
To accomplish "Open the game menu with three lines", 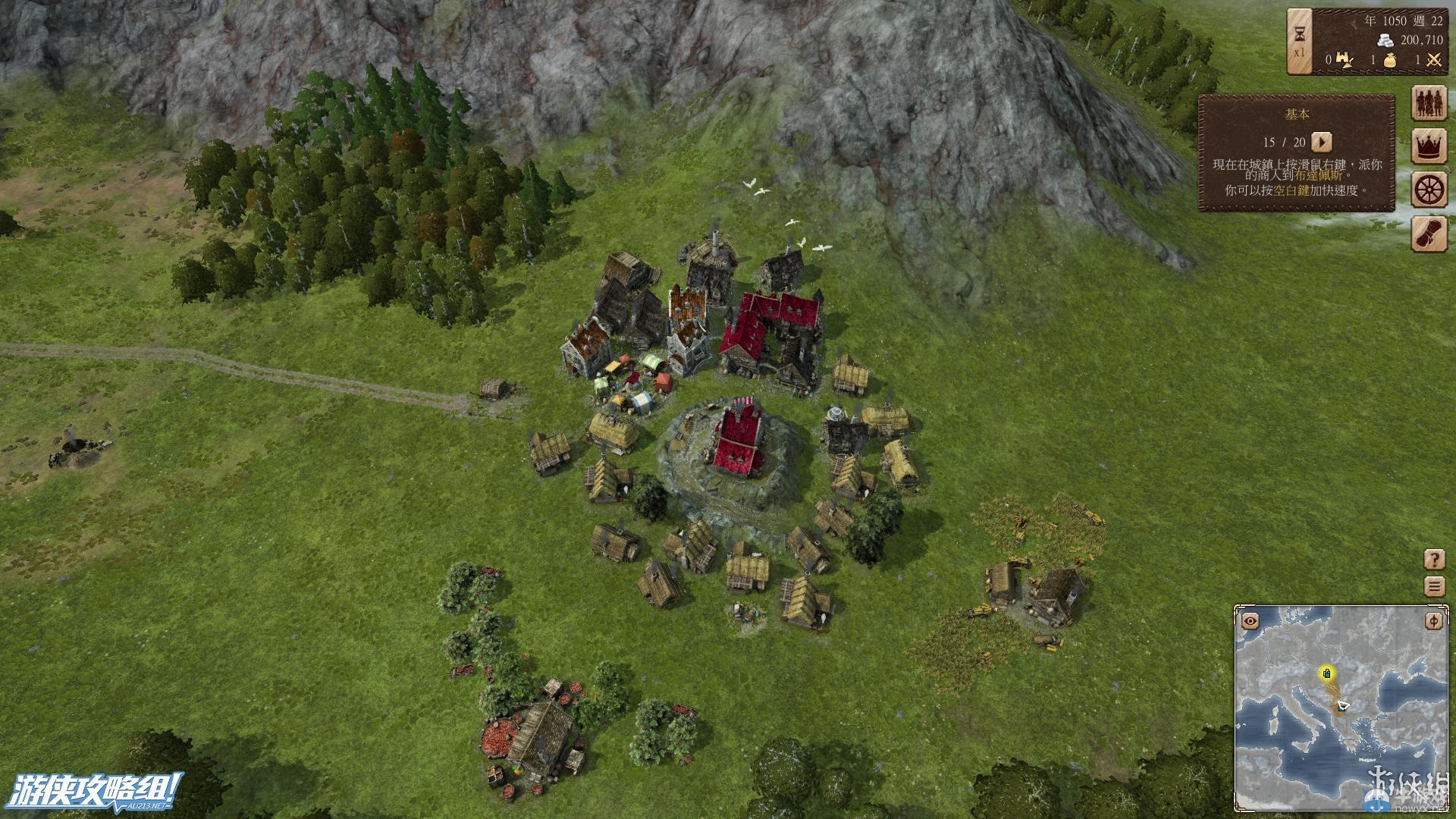I will pos(1433,586).
